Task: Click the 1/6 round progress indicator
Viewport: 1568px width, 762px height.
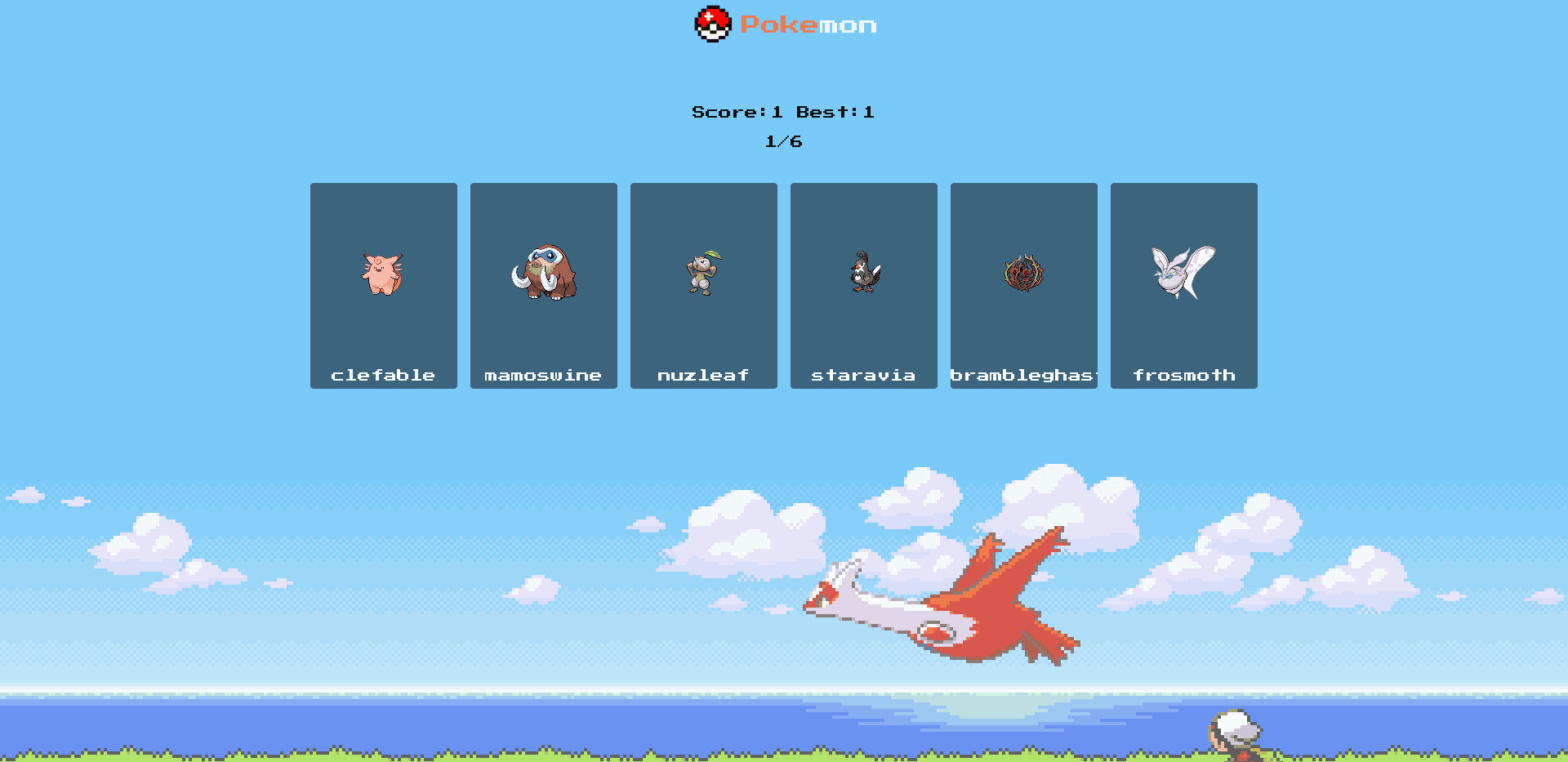Action: pyautogui.click(x=783, y=140)
